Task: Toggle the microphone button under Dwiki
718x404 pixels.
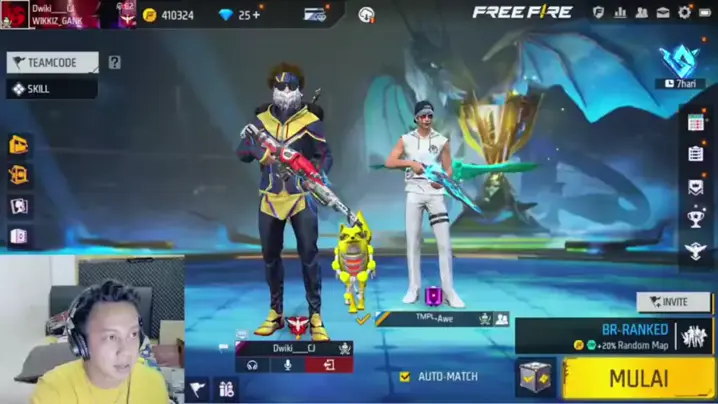Action: [288, 366]
